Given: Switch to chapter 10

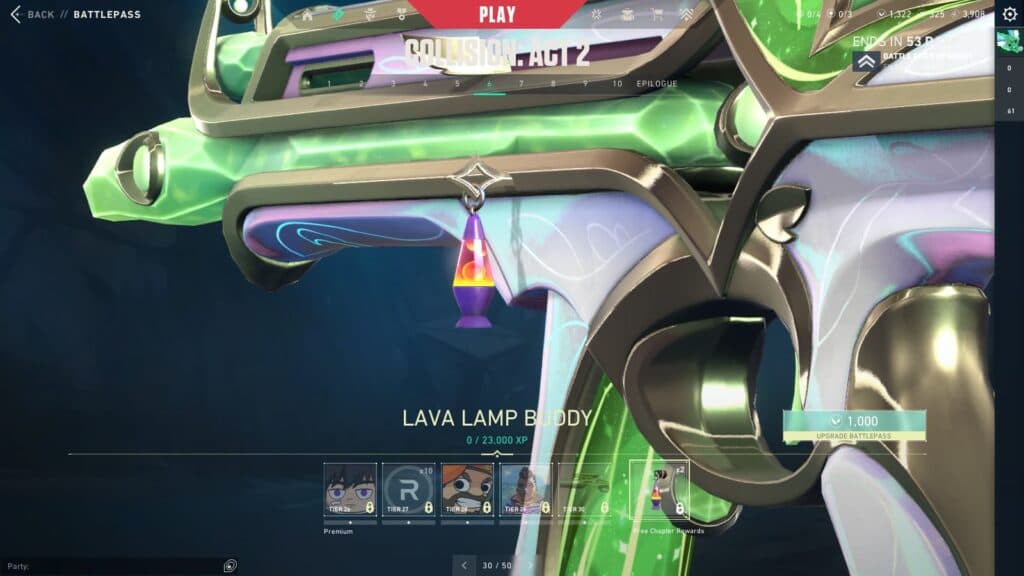Looking at the screenshot, I should [617, 84].
